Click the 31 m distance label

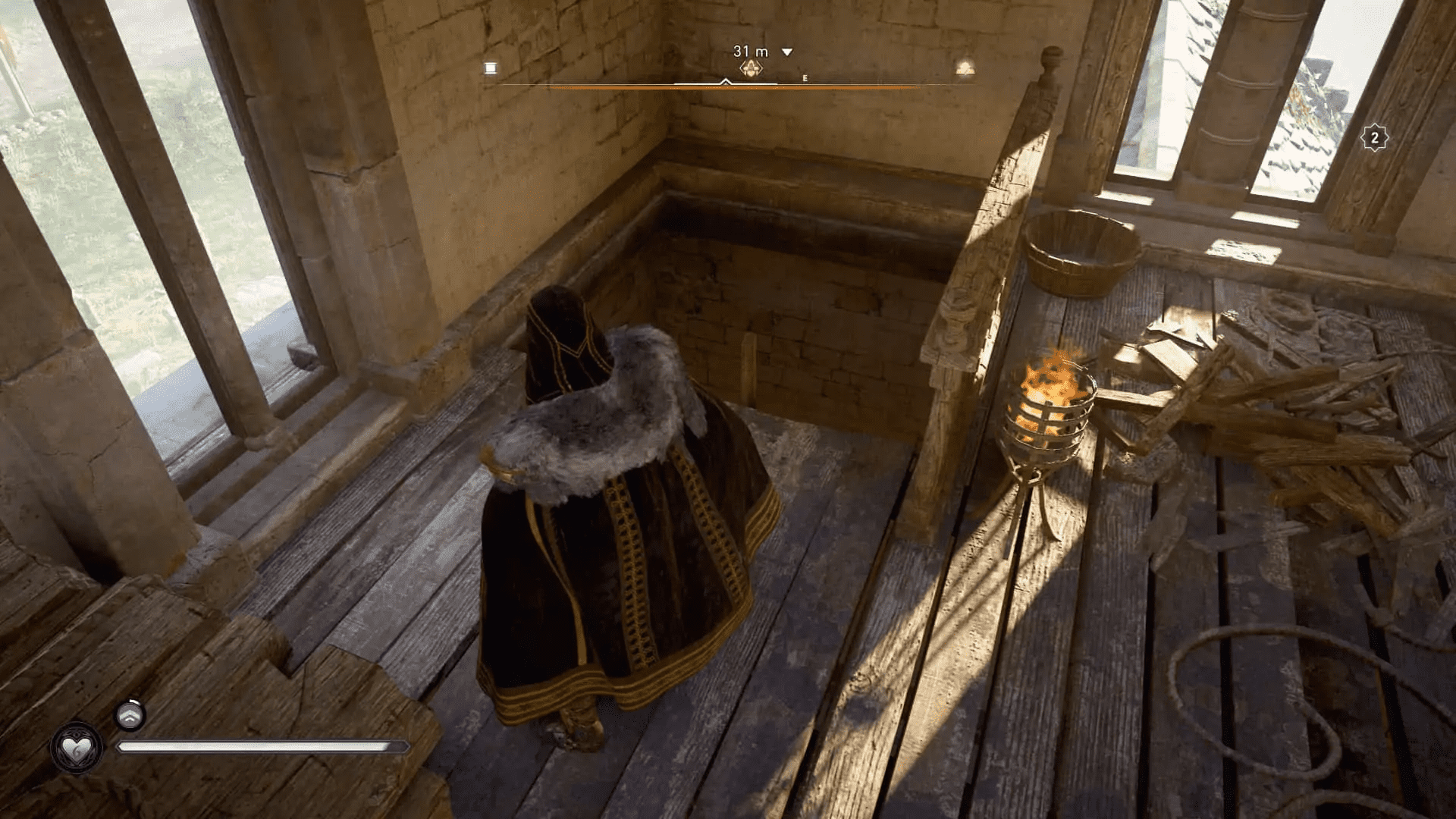click(749, 52)
